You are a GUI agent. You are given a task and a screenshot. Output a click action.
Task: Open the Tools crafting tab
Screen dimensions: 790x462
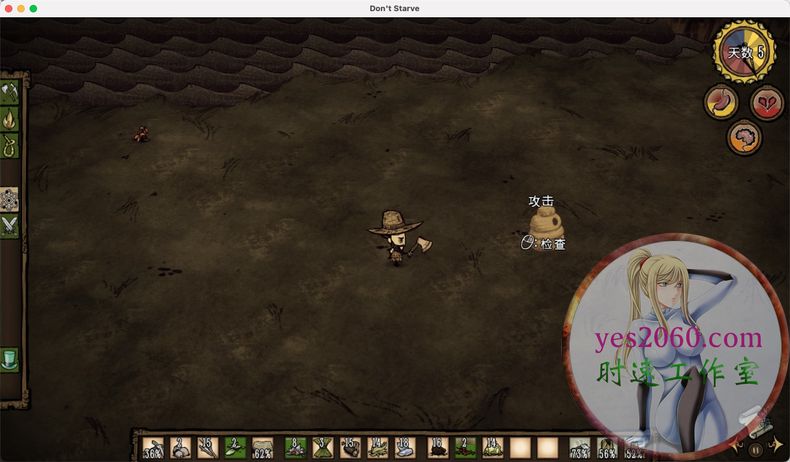[10, 93]
